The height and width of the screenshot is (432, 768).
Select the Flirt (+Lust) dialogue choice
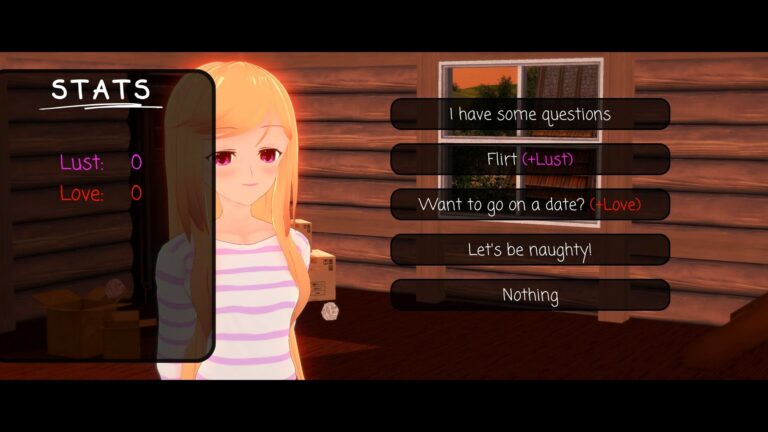click(x=530, y=159)
